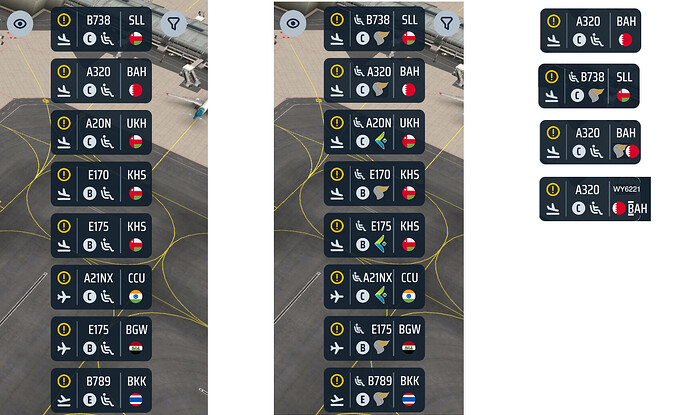This screenshot has width=690, height=415.
Task: Open the filter funnel above the airline-logo flight list
Action: click(447, 22)
